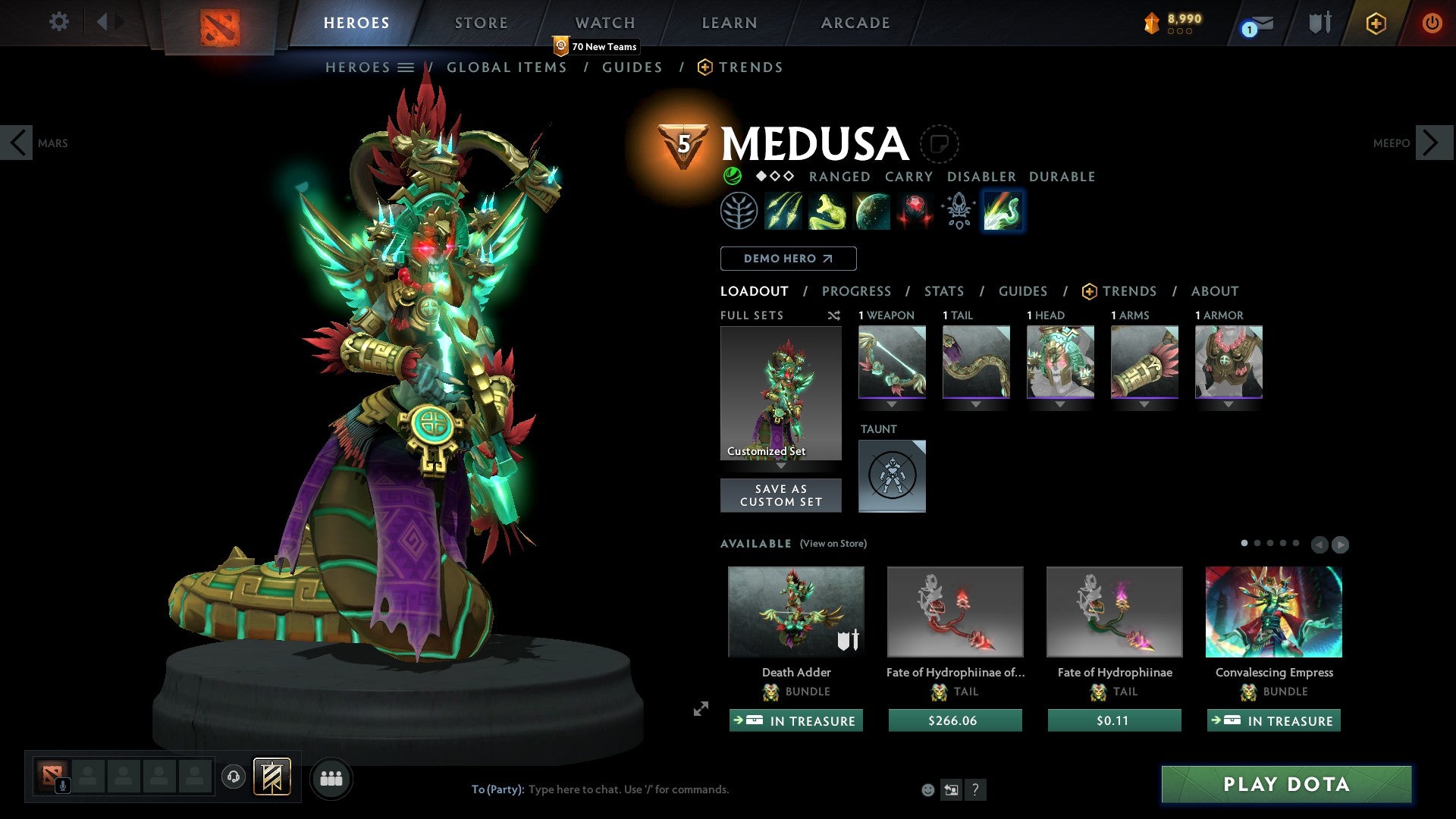Screen dimensions: 1456x819
Task: Expand the heroes hamburger menu next to HEROES
Action: coord(407,67)
